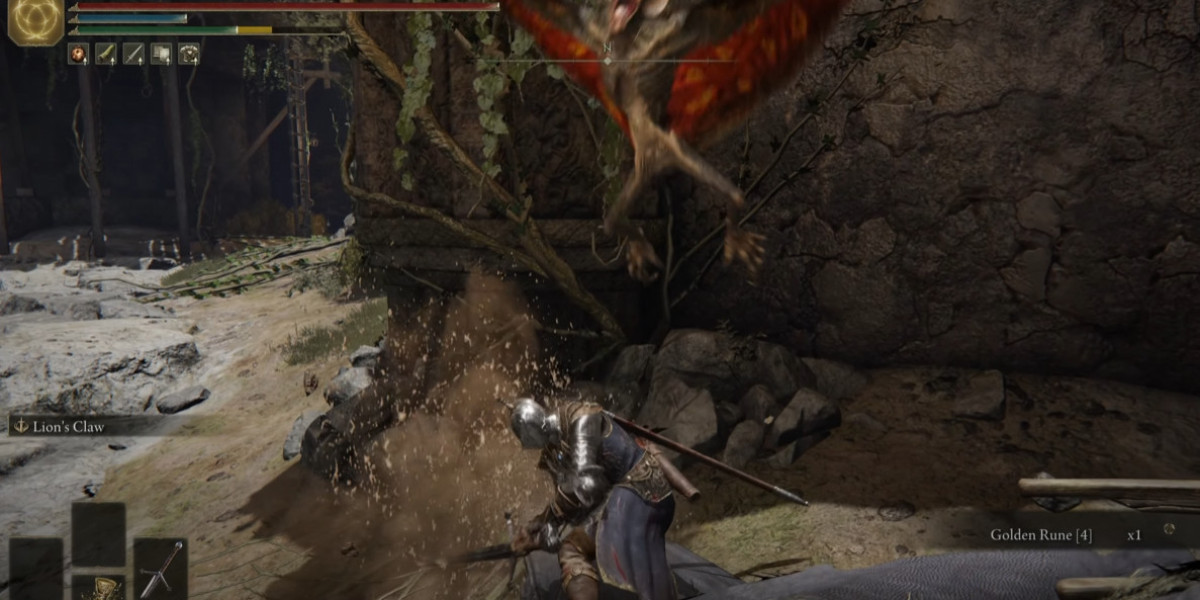This screenshot has height=600, width=1200.
Task: Select the greatsword right-hand weapon slot
Action: point(160,567)
